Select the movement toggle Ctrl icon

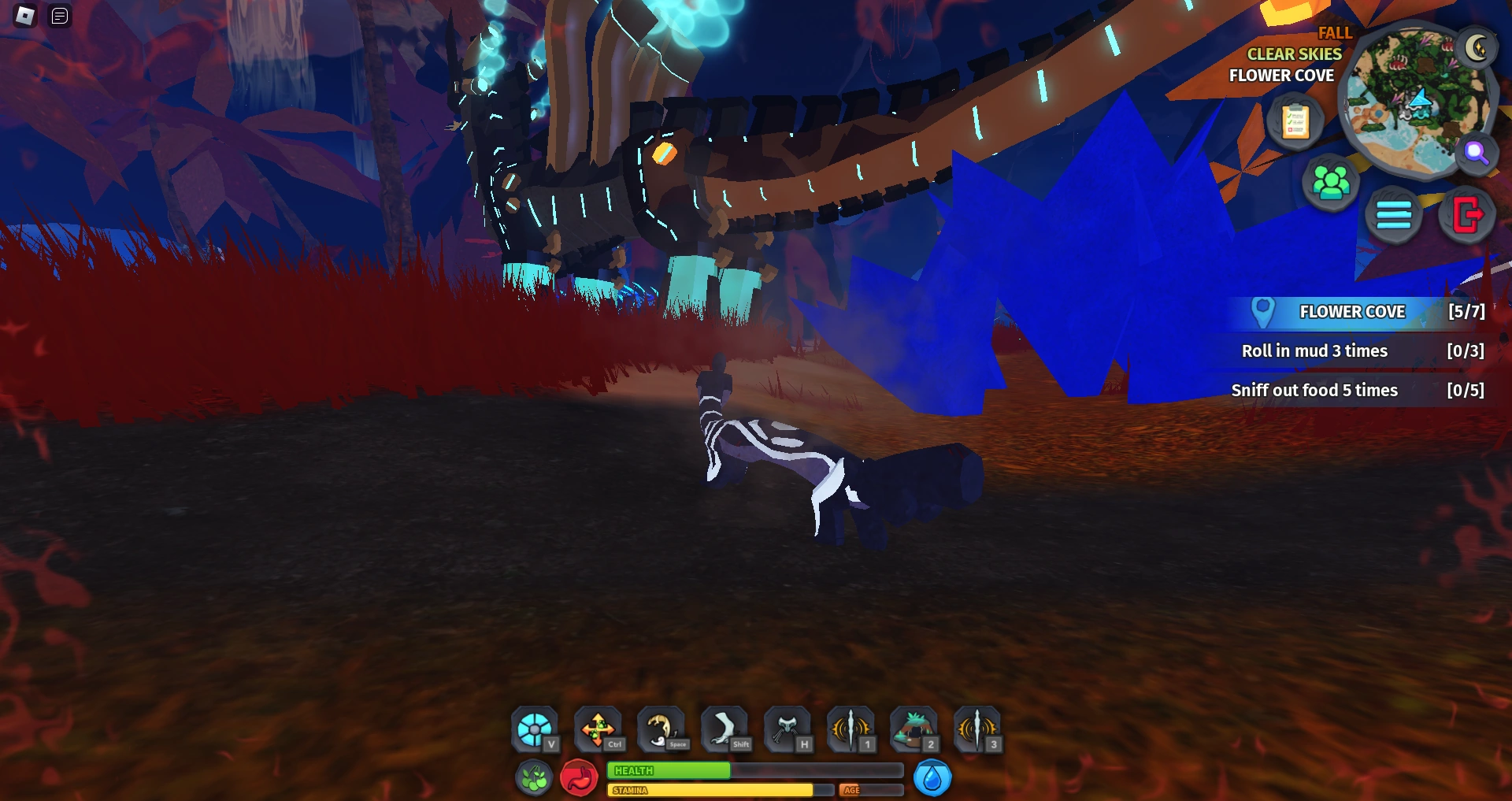tap(598, 729)
